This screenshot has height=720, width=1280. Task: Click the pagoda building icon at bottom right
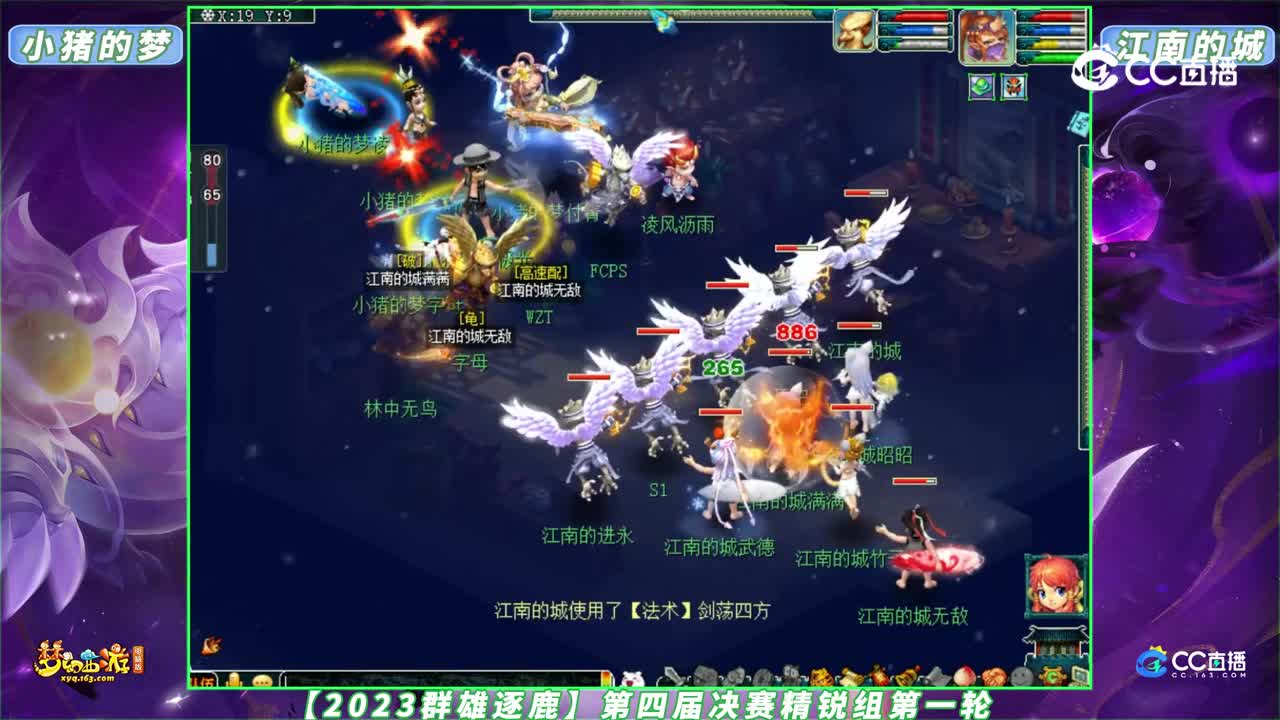coord(1055,646)
